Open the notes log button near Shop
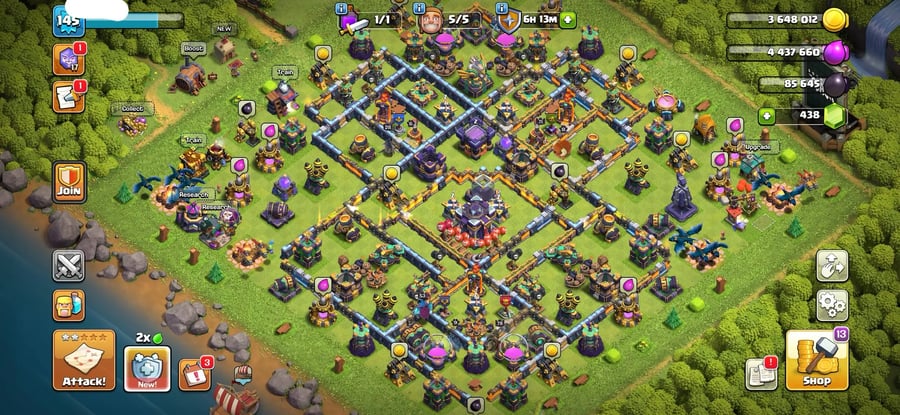 (761, 374)
